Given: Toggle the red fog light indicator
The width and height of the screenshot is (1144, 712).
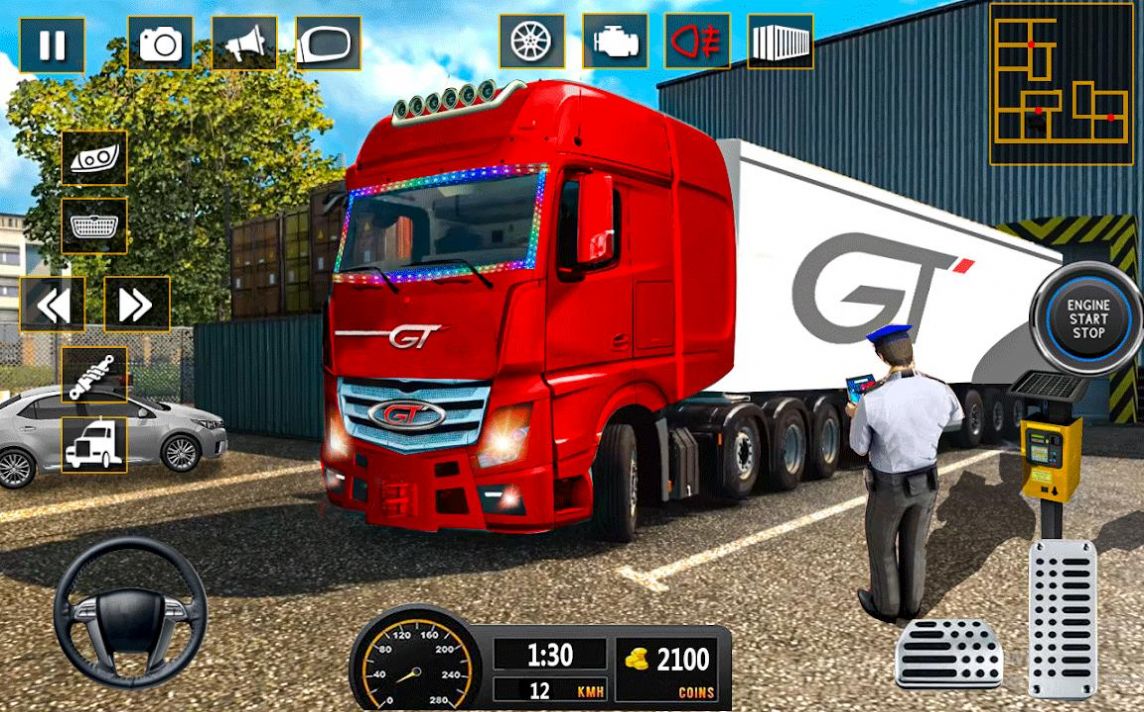Looking at the screenshot, I should point(698,41).
